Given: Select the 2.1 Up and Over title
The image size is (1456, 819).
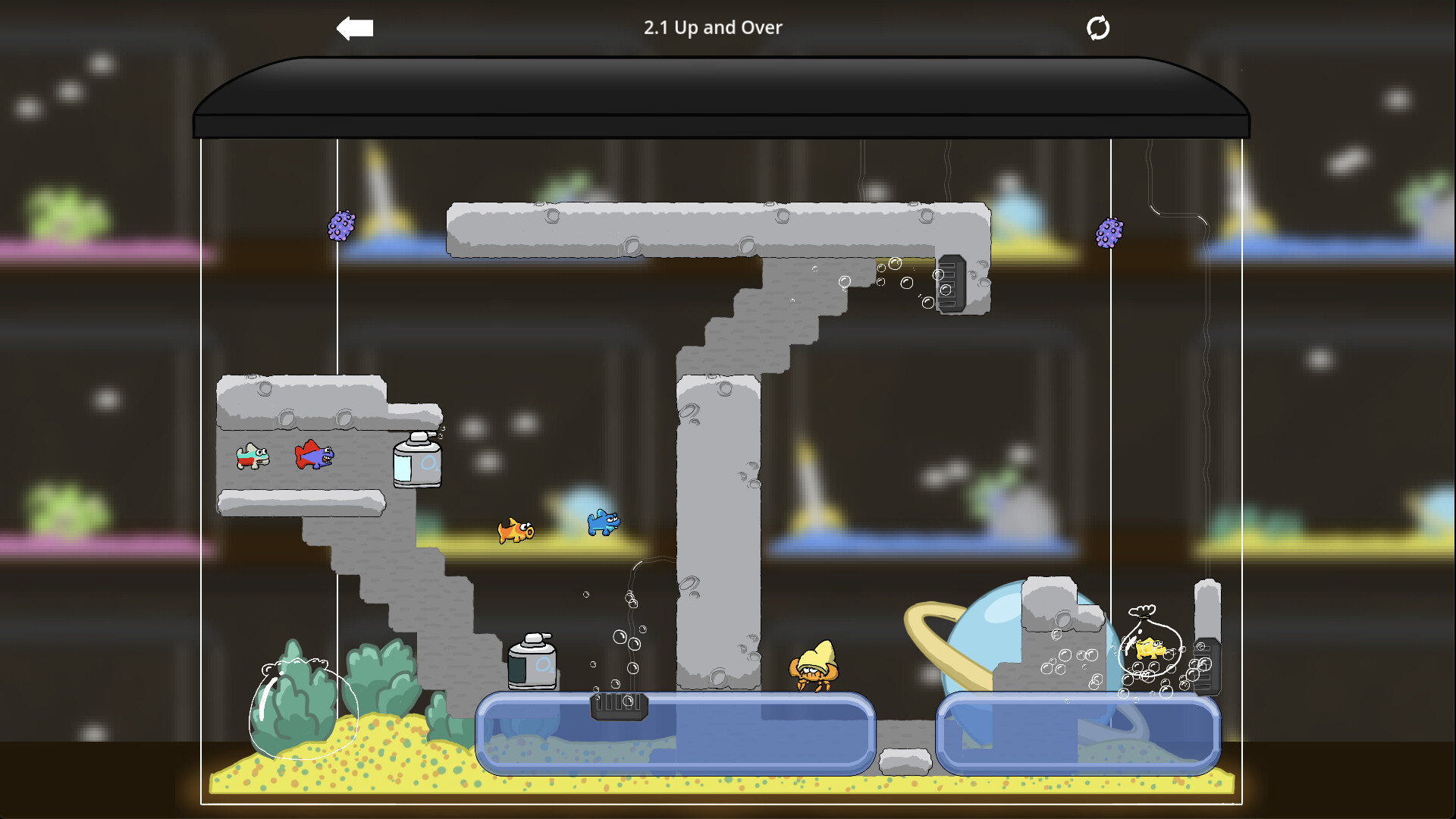Looking at the screenshot, I should point(713,27).
